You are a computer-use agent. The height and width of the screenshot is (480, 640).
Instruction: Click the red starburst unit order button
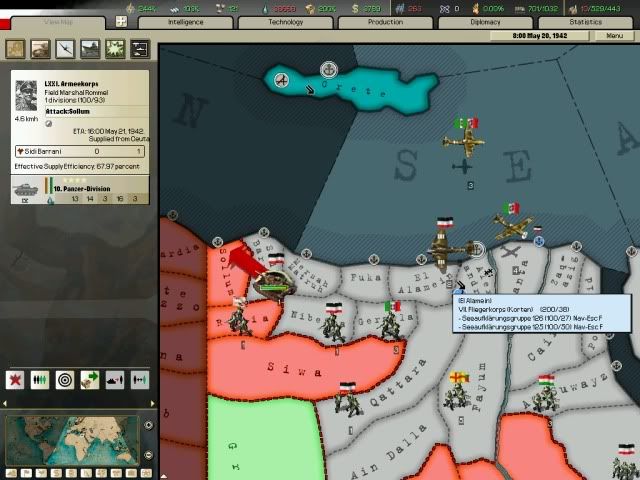point(15,380)
